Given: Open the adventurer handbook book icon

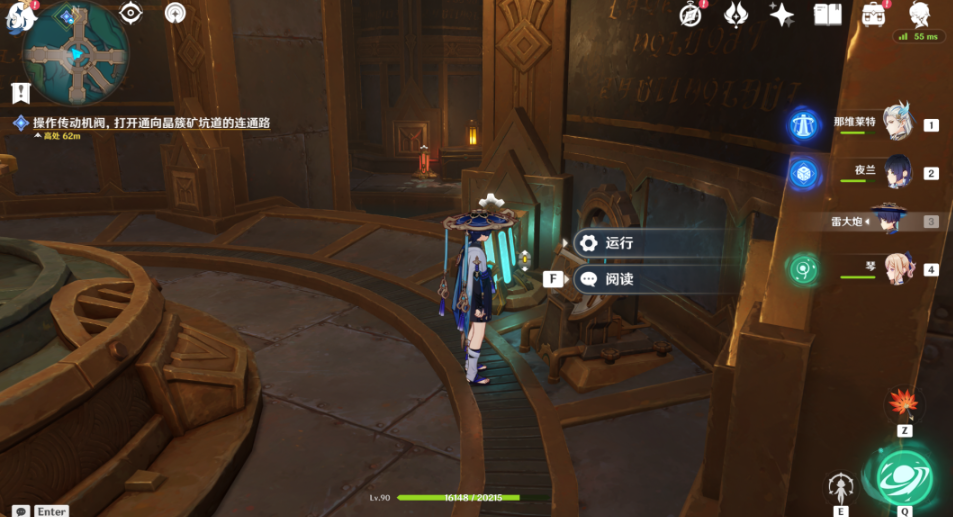Looking at the screenshot, I should [x=828, y=14].
